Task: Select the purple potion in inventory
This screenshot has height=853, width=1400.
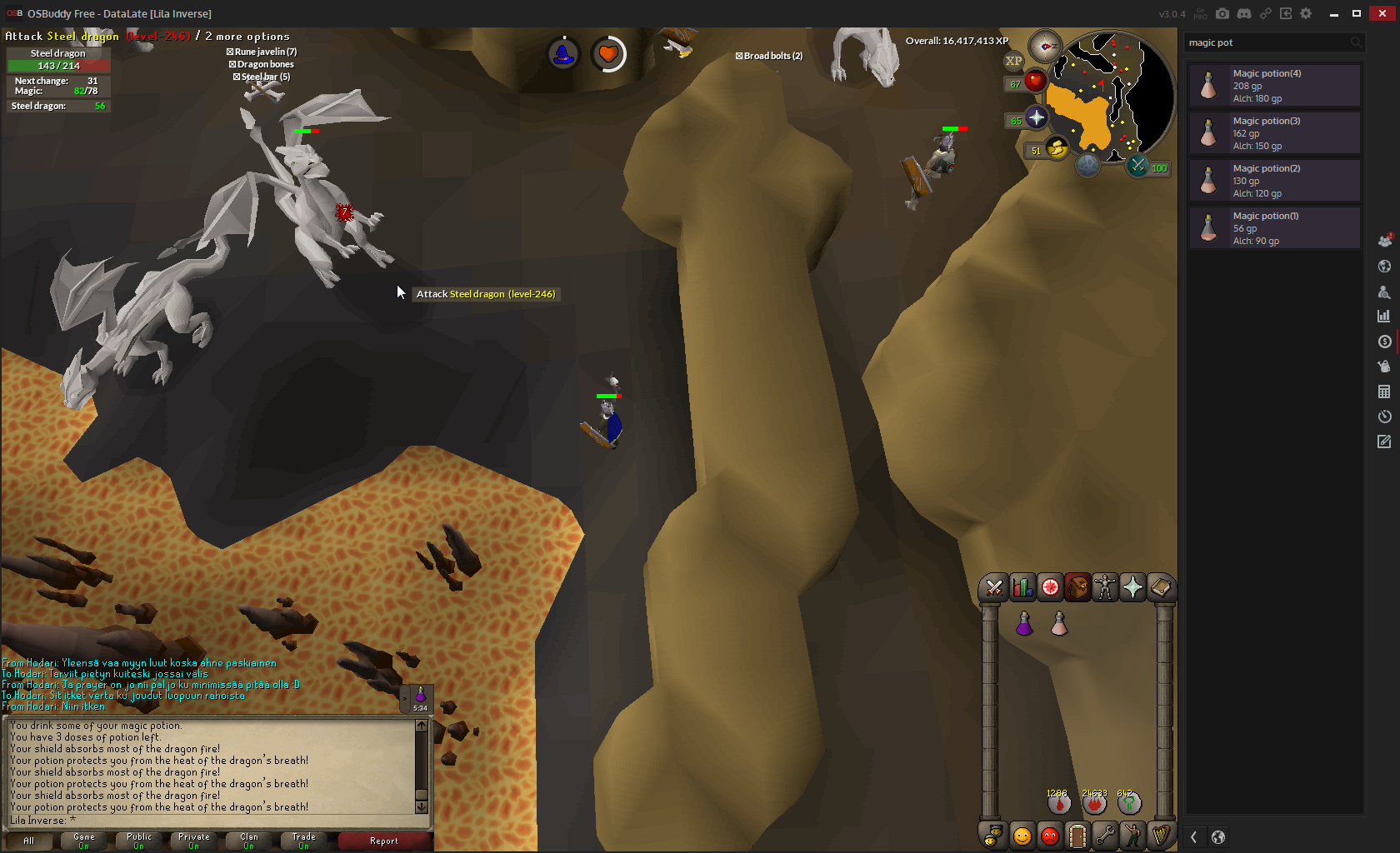Action: [1024, 623]
